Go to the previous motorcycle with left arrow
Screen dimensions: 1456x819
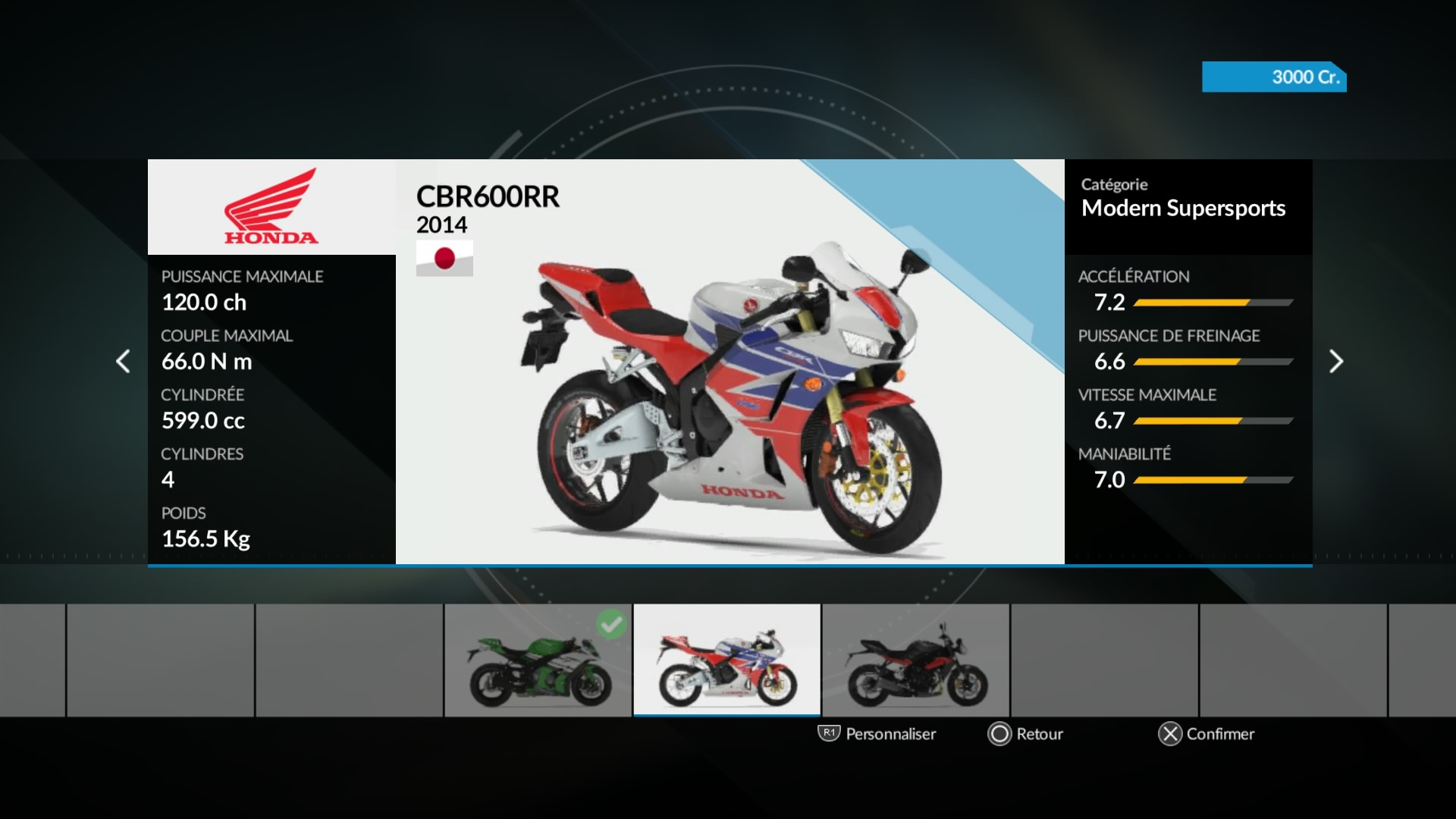pyautogui.click(x=123, y=361)
